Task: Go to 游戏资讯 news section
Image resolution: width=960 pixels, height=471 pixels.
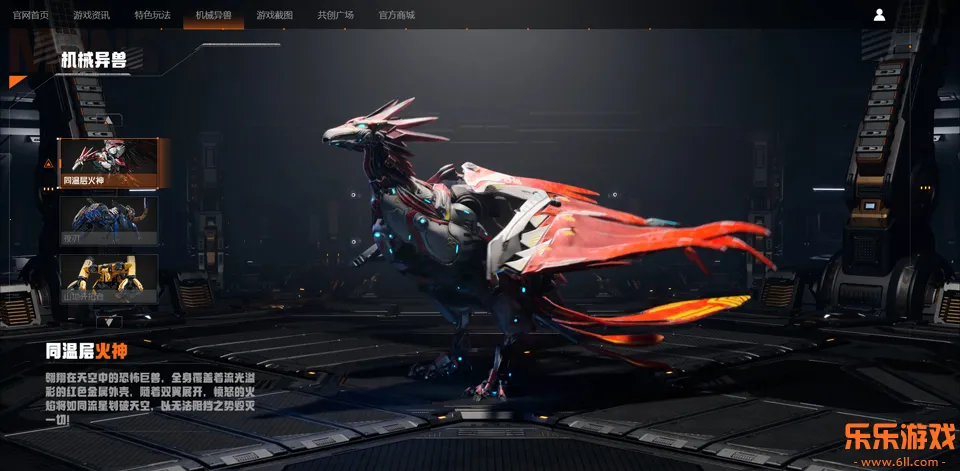Action: pos(92,15)
